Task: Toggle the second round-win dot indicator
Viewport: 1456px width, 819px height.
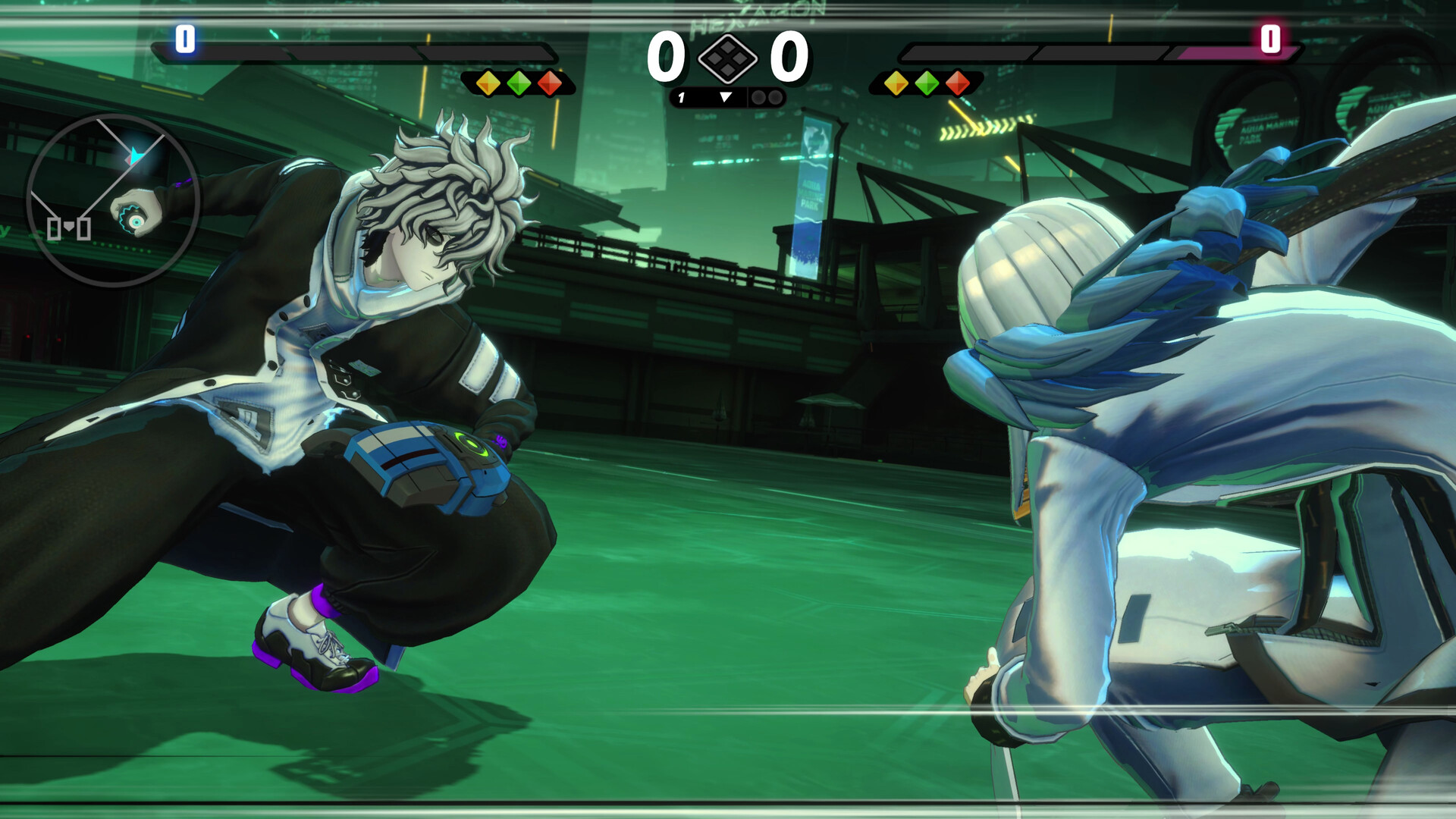Action: point(775,97)
